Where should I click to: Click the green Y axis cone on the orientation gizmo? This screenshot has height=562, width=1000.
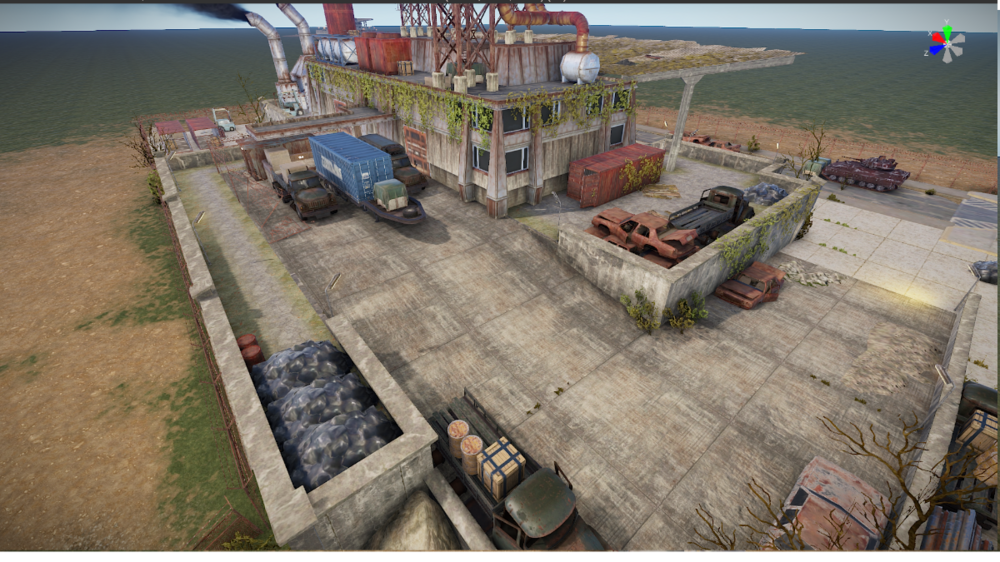click(x=945, y=29)
